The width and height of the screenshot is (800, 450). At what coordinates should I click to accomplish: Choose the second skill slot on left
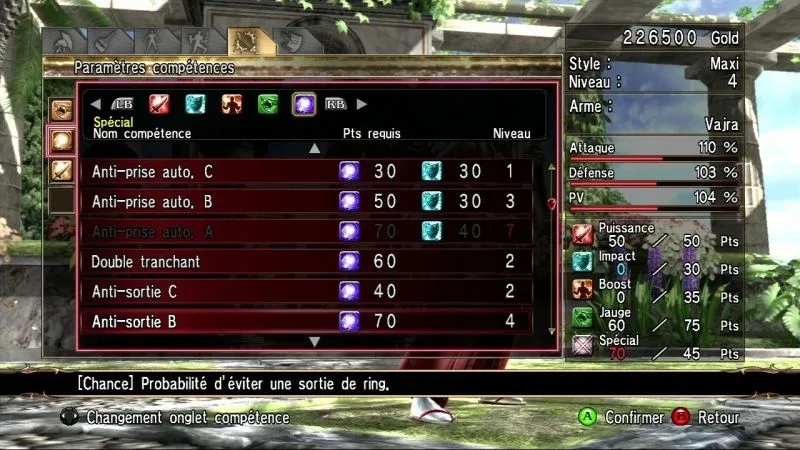61,140
